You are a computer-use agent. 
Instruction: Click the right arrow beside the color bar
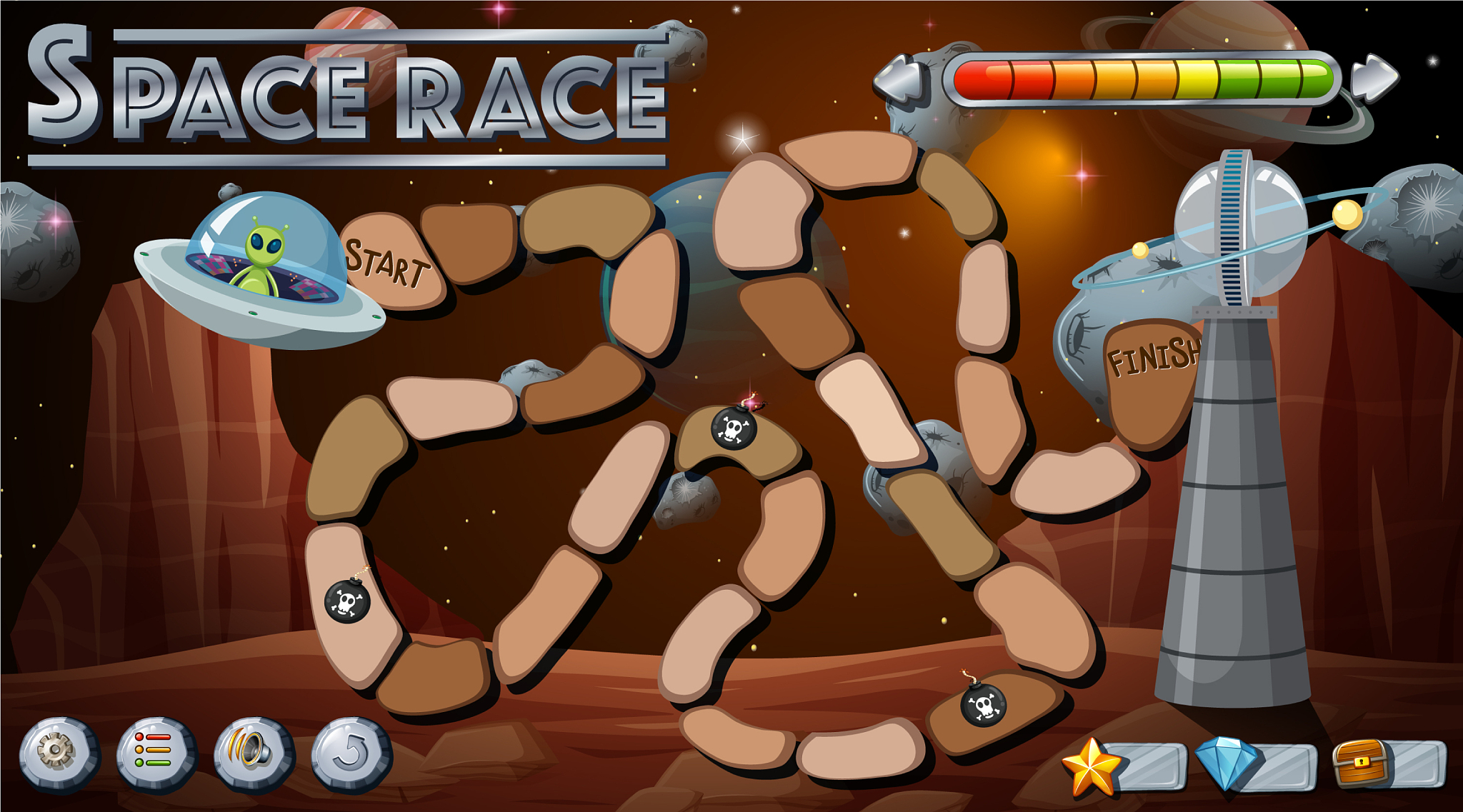[x=1375, y=78]
